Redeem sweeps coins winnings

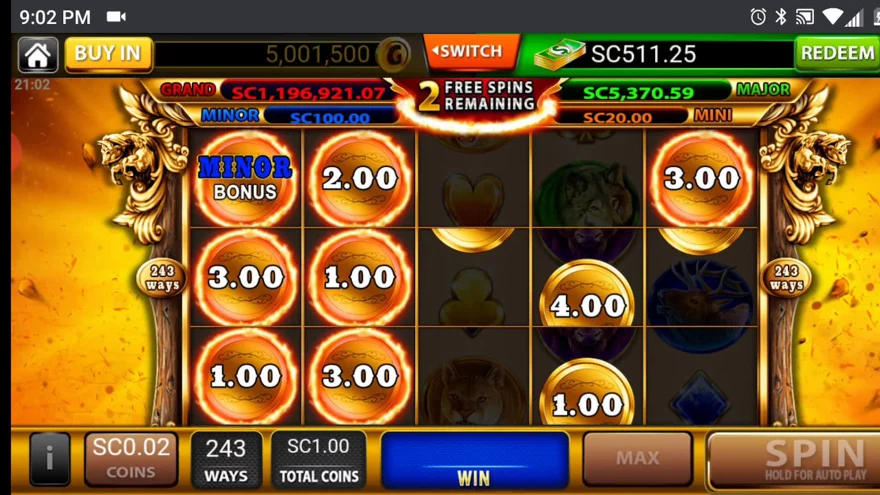(x=836, y=53)
